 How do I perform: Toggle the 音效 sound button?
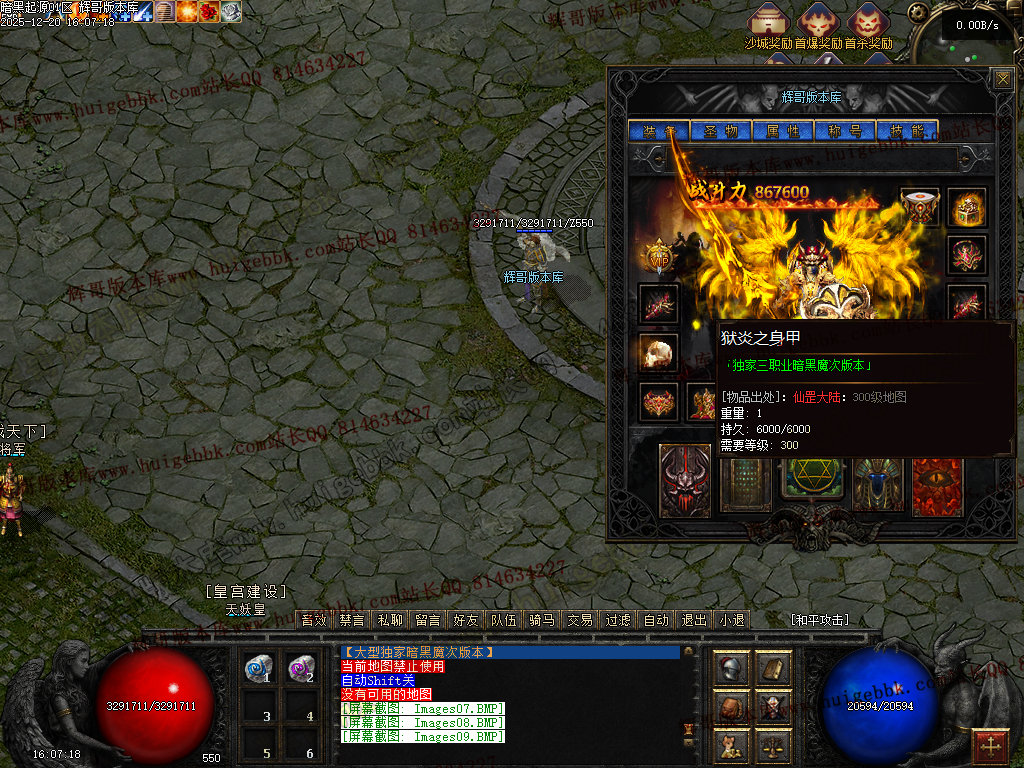[x=314, y=620]
